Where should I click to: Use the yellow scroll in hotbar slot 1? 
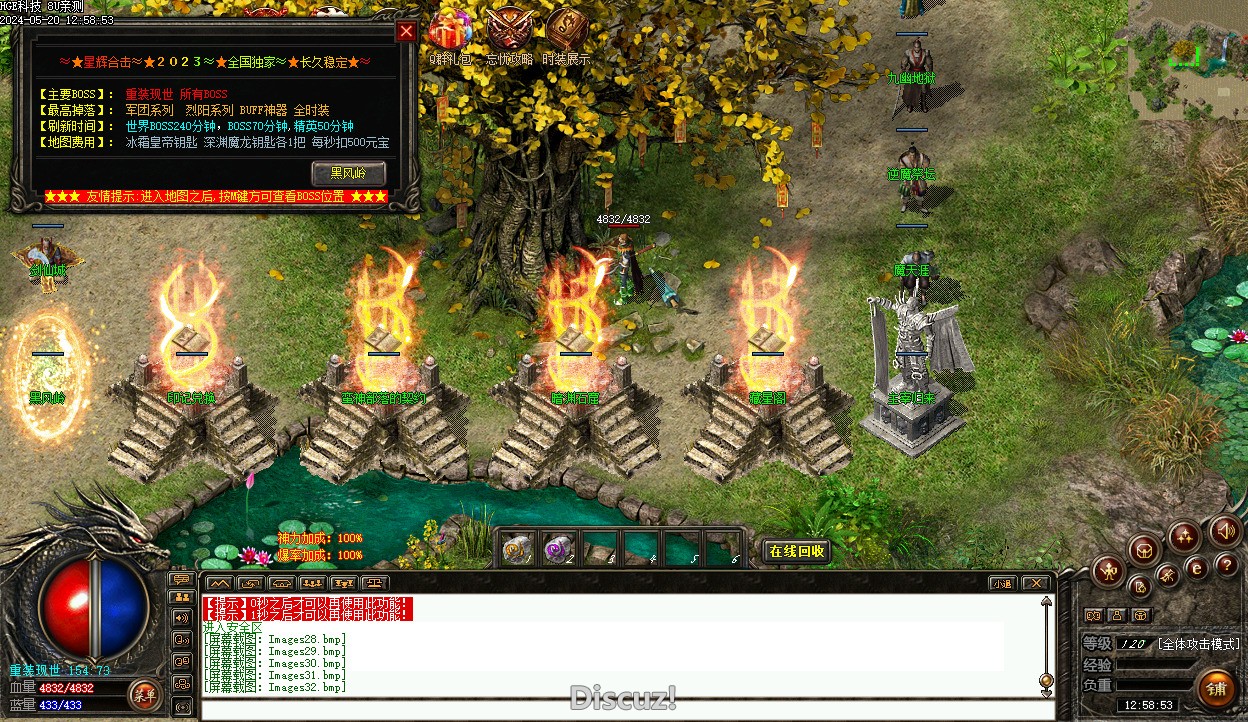(518, 548)
